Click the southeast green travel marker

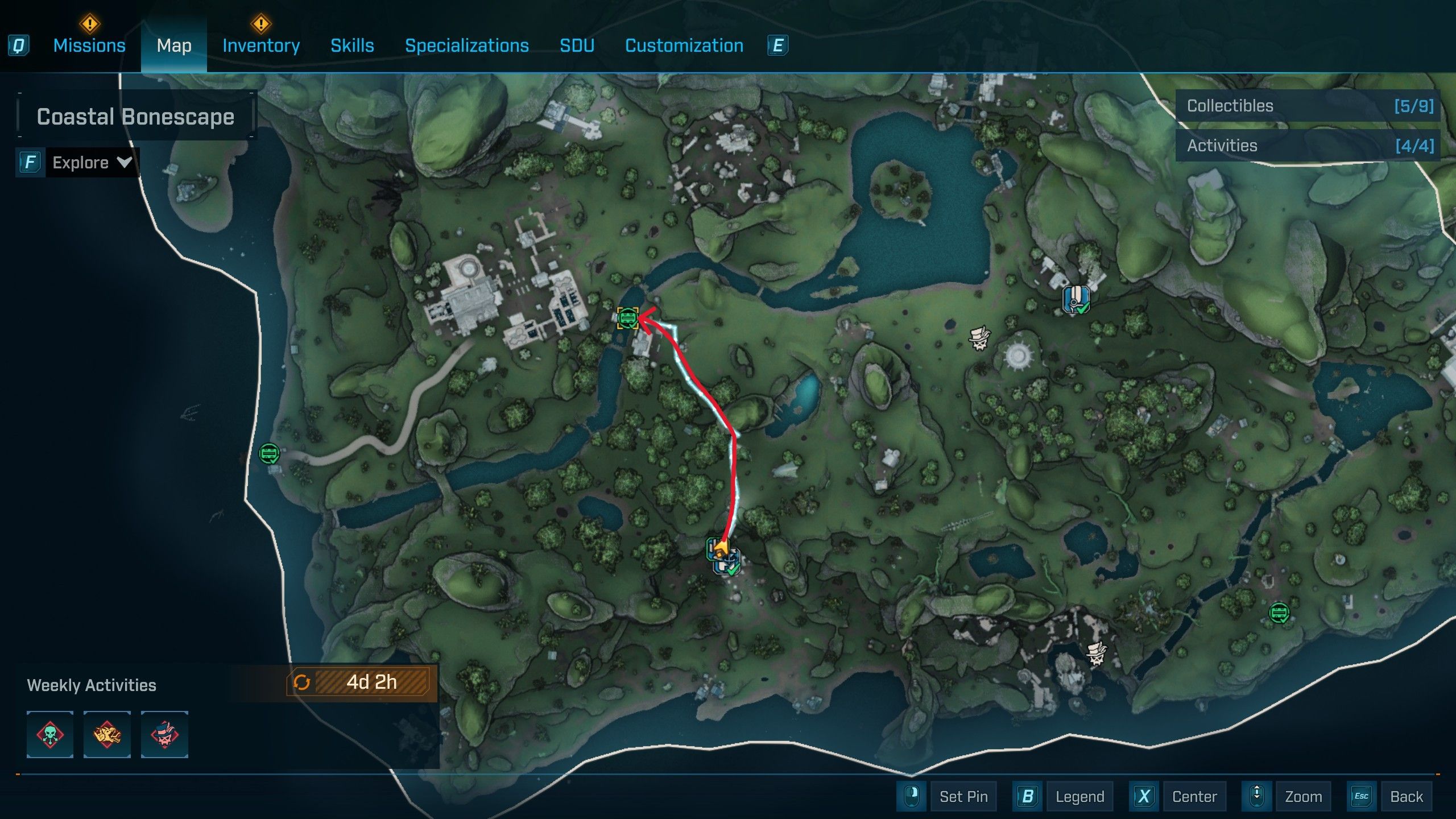pos(1279,613)
